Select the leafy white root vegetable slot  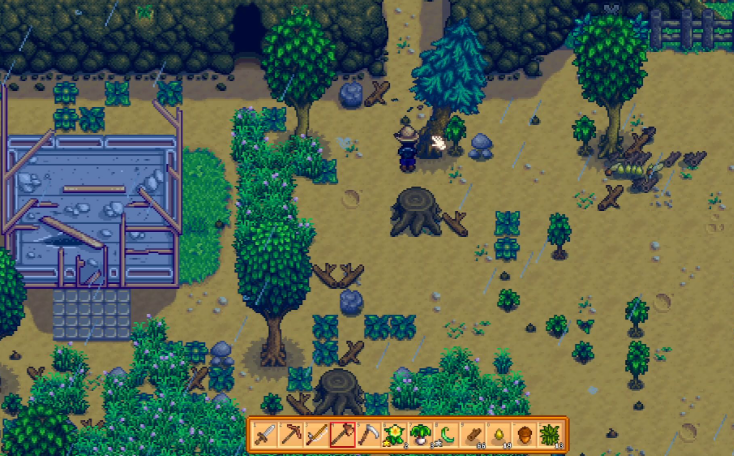tap(420, 435)
